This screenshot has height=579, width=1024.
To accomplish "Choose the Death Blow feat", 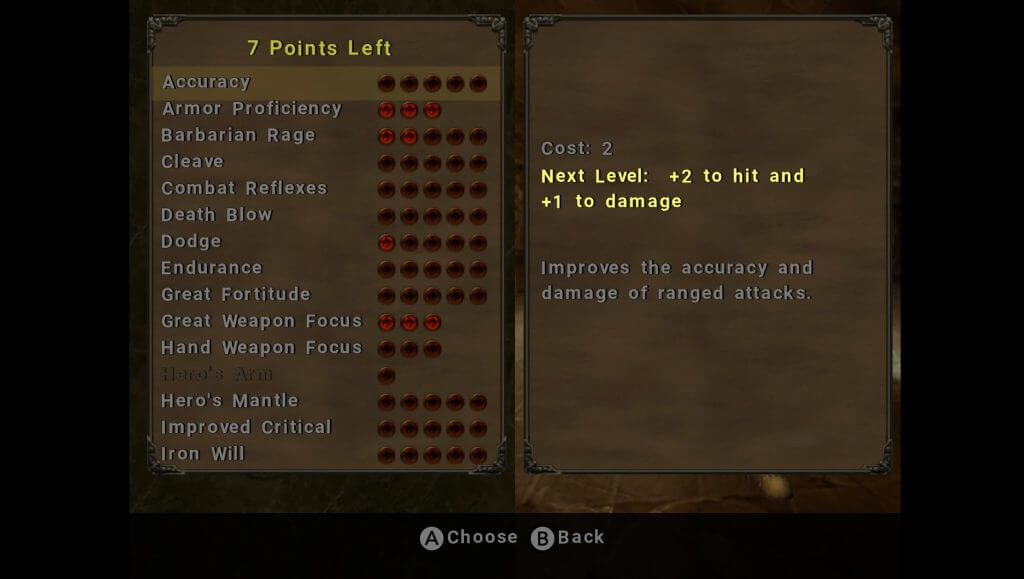I will click(217, 215).
